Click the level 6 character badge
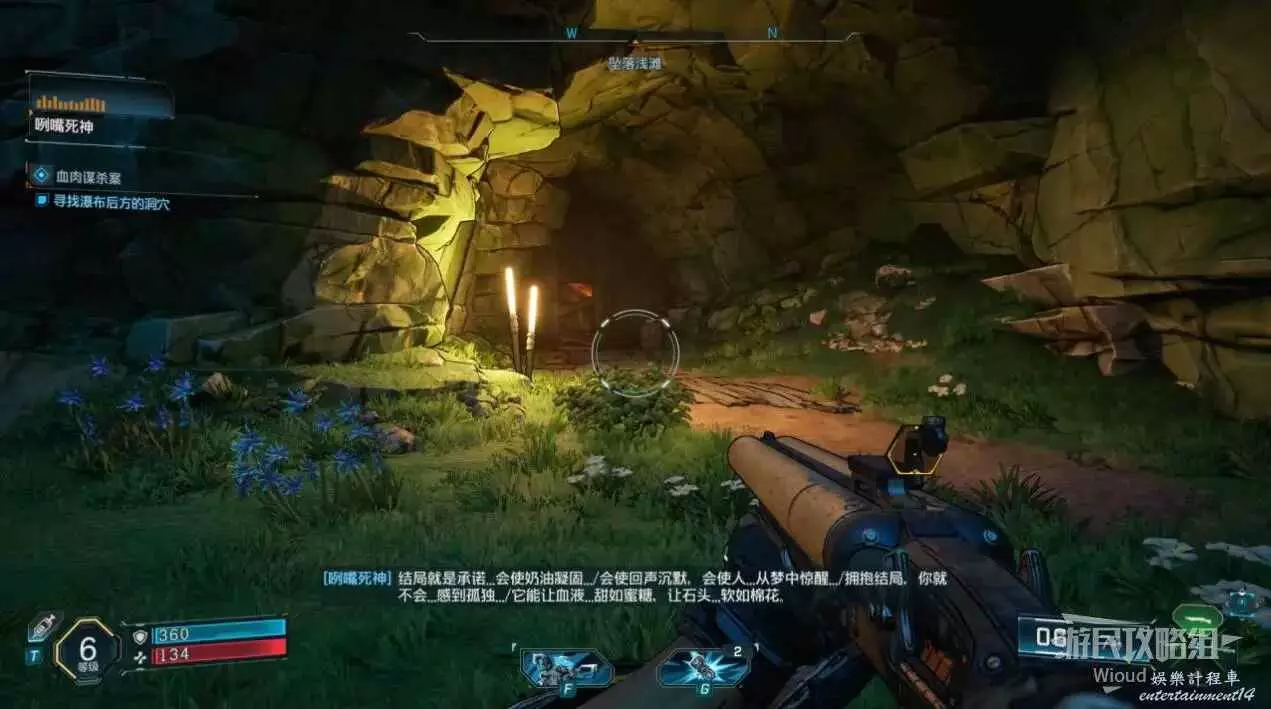The width and height of the screenshot is (1271, 709). click(88, 650)
